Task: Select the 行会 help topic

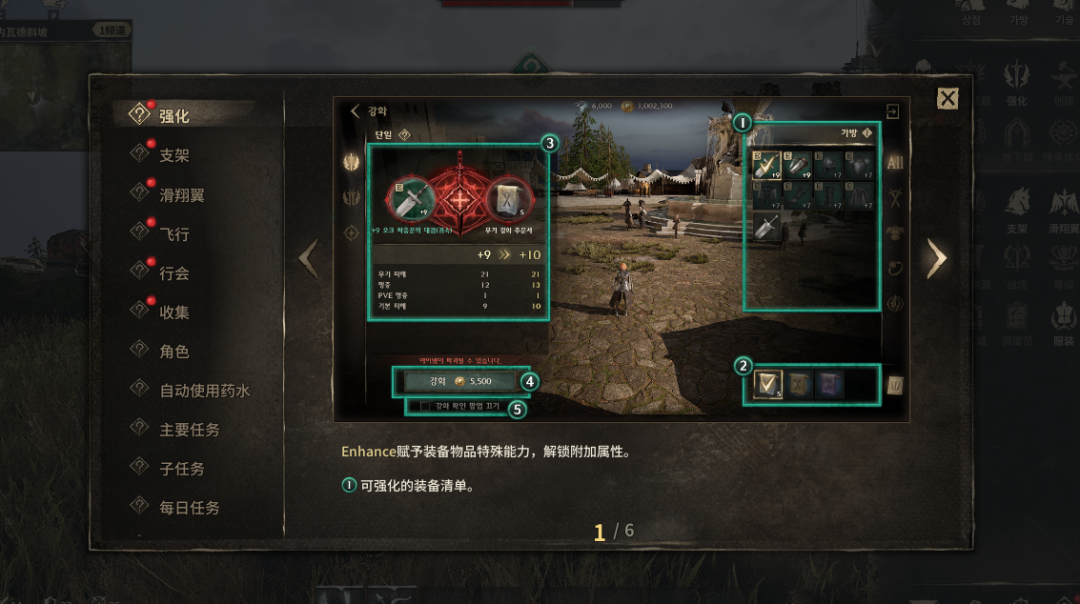Action: [174, 273]
